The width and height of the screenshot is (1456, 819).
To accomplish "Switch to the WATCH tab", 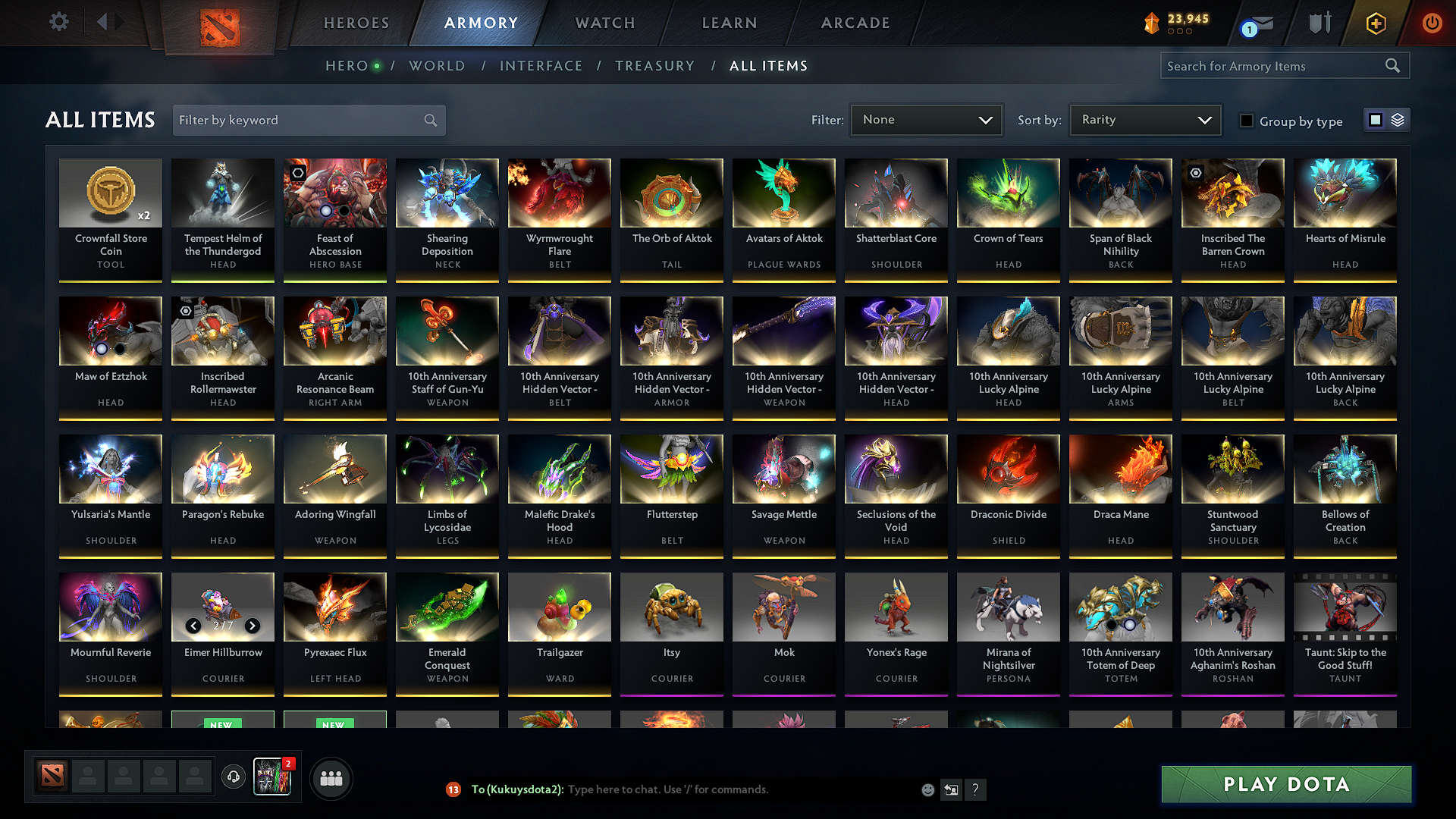I will [604, 23].
